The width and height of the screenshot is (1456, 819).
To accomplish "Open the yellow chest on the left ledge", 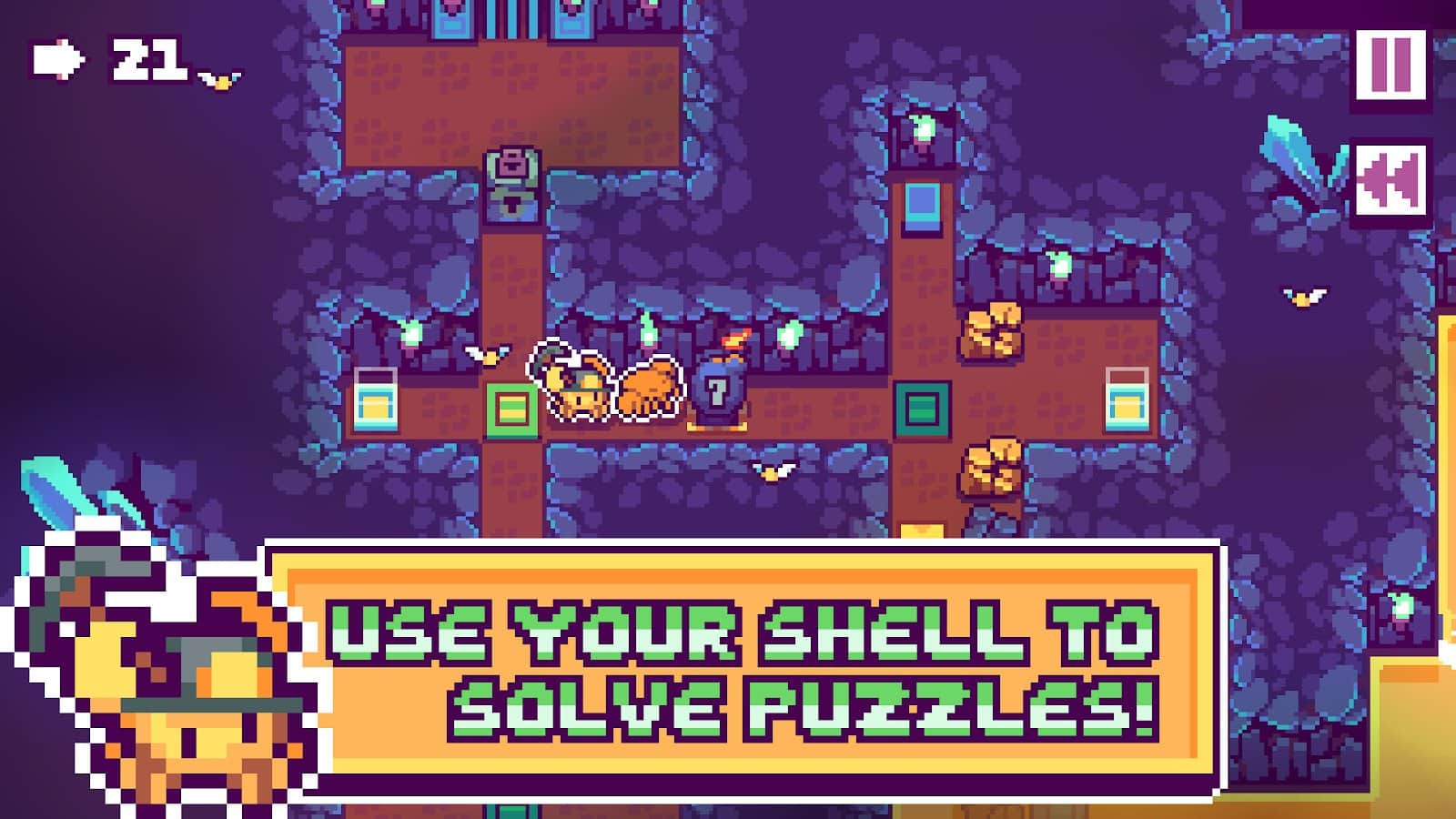I will coord(378,400).
